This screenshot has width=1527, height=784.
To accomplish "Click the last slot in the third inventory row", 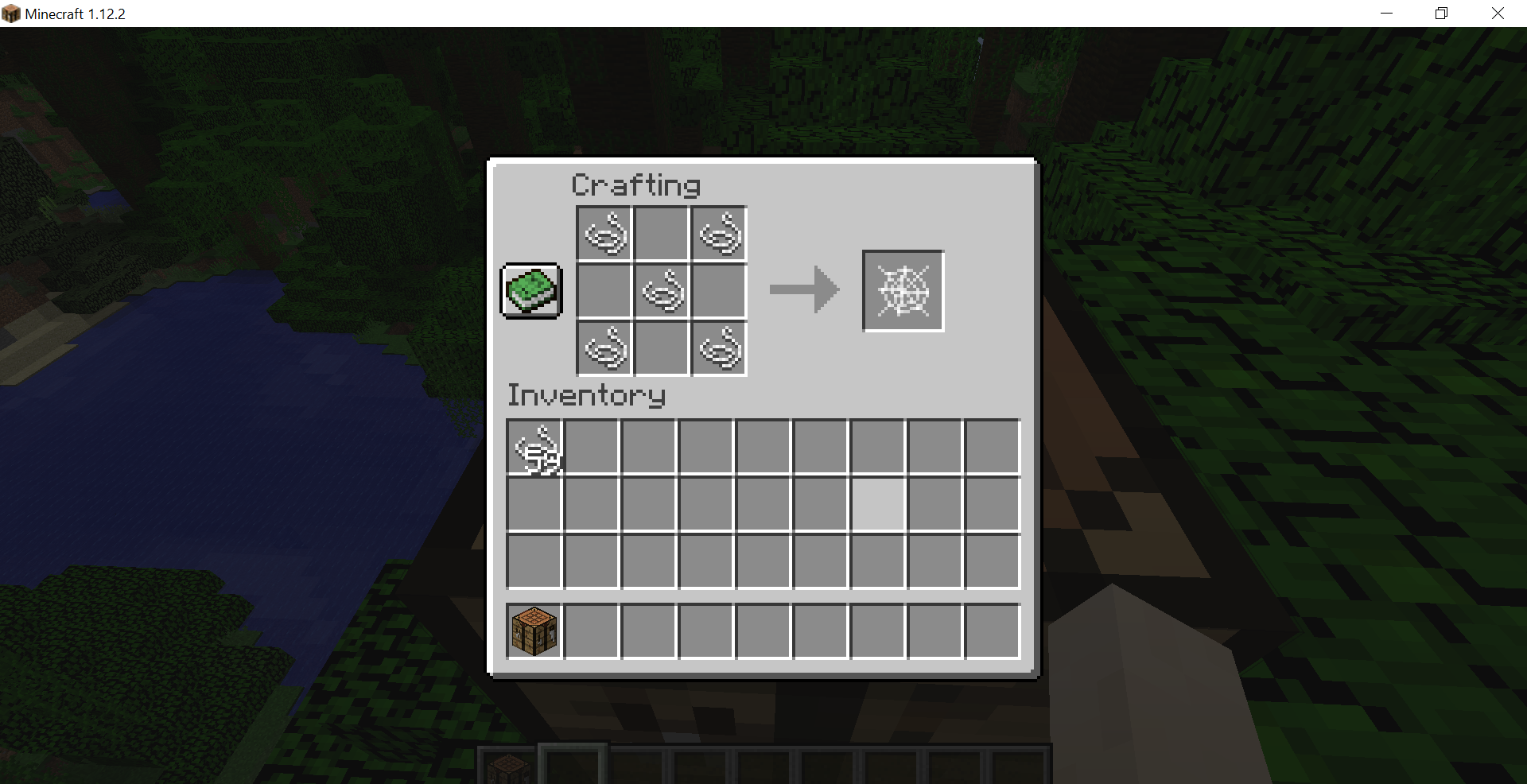I will [x=992, y=561].
